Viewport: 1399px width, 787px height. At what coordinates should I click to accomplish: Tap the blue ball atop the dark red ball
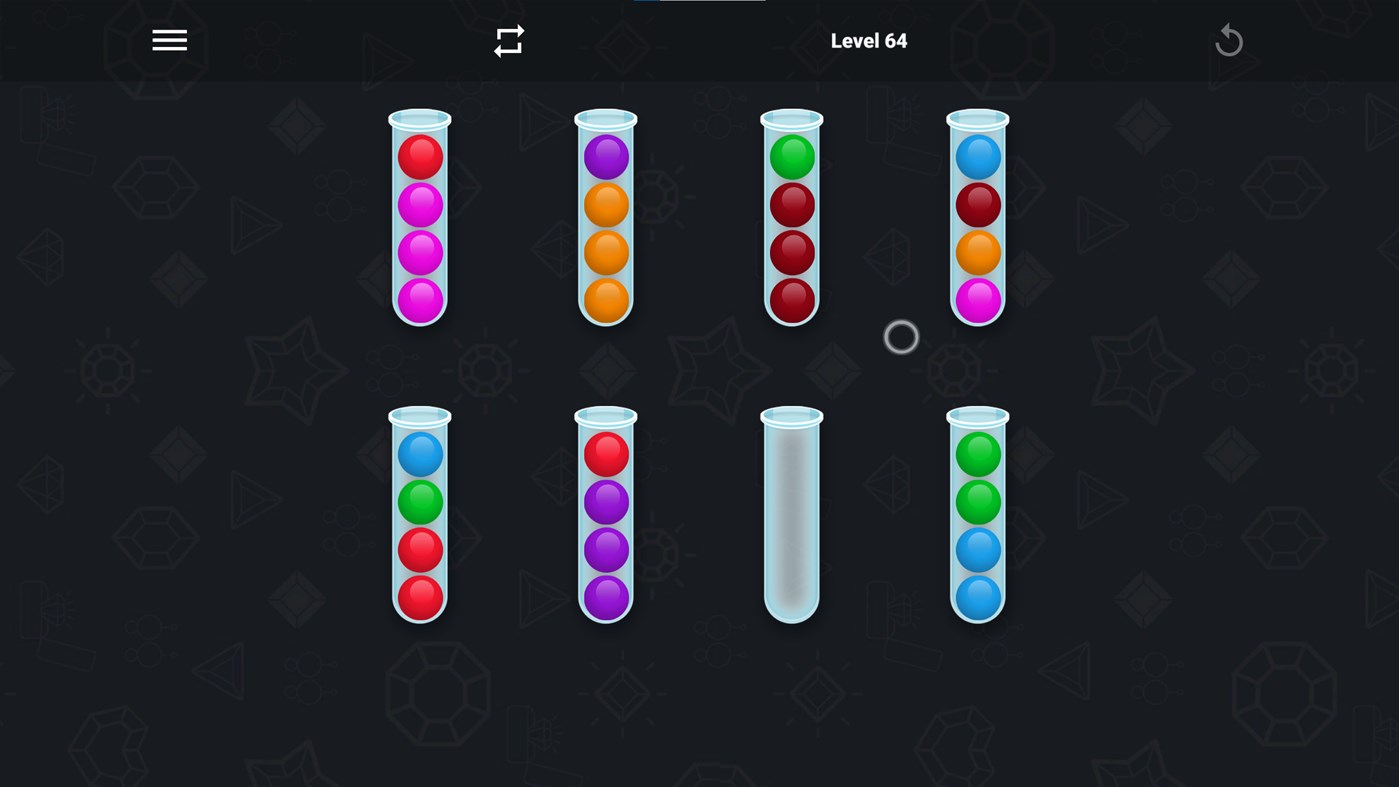pyautogui.click(x=977, y=156)
